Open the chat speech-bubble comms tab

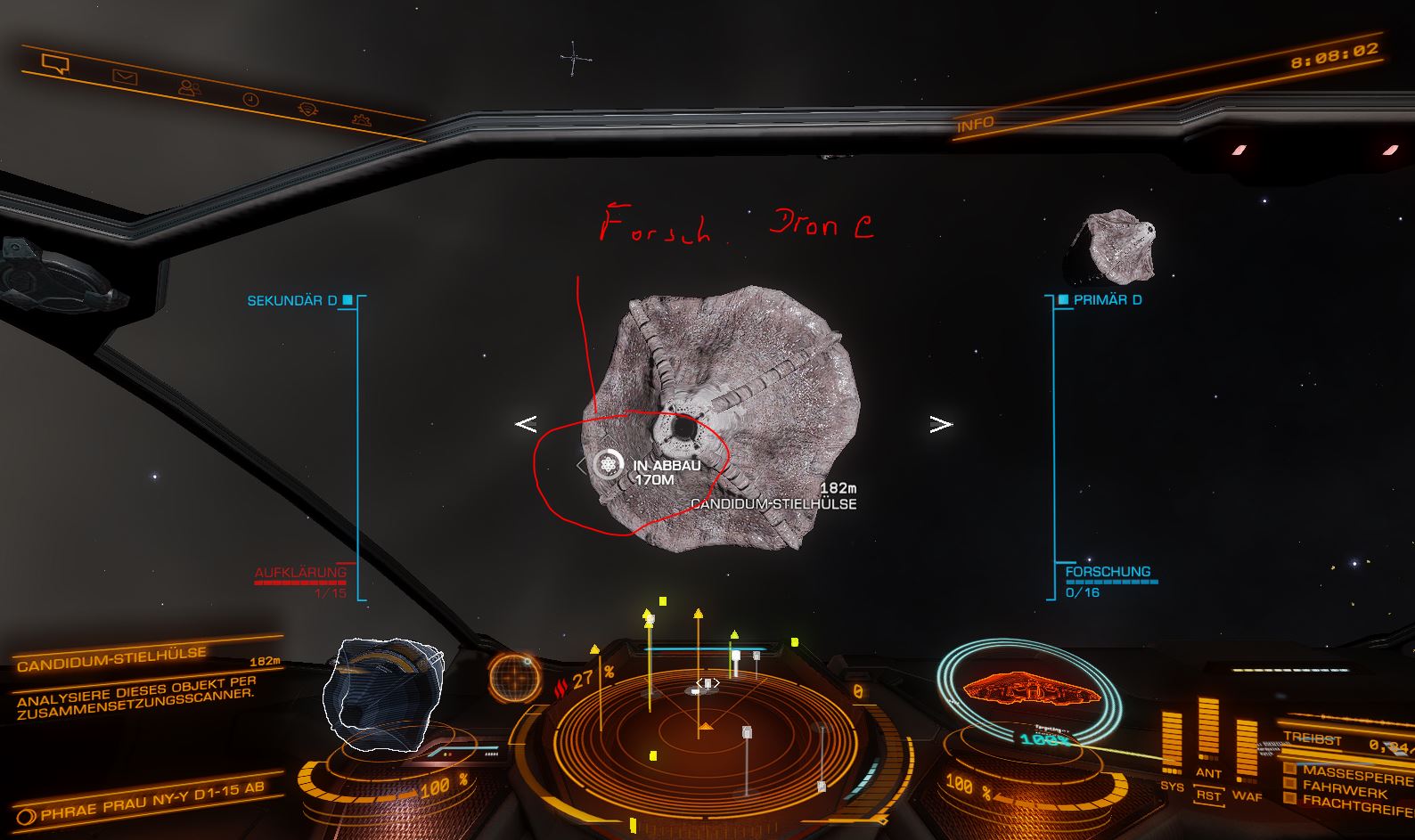pos(55,63)
